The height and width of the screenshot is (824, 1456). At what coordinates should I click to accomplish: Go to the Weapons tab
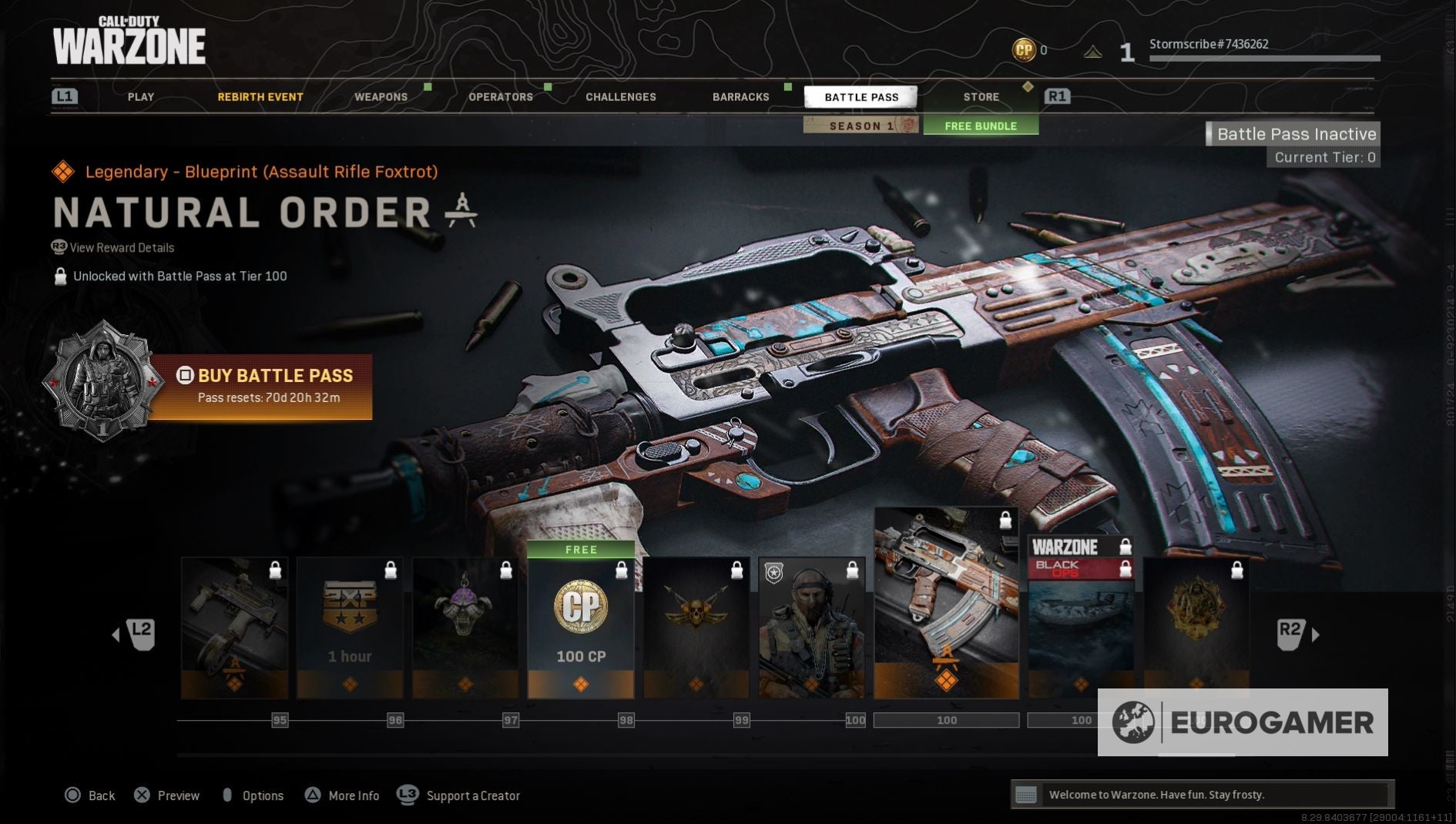pos(381,97)
